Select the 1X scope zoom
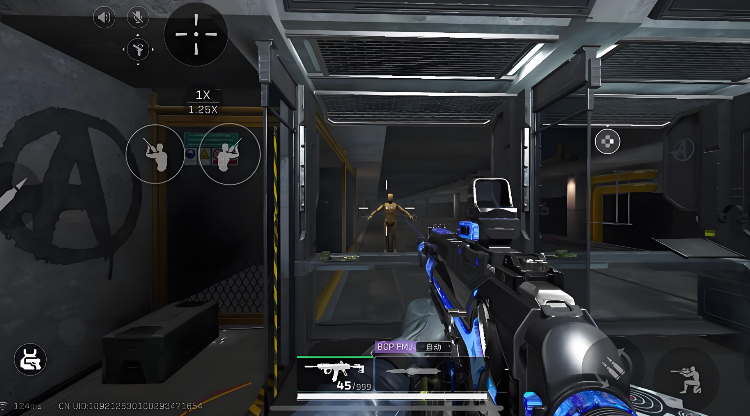The width and height of the screenshot is (750, 416). (x=203, y=95)
